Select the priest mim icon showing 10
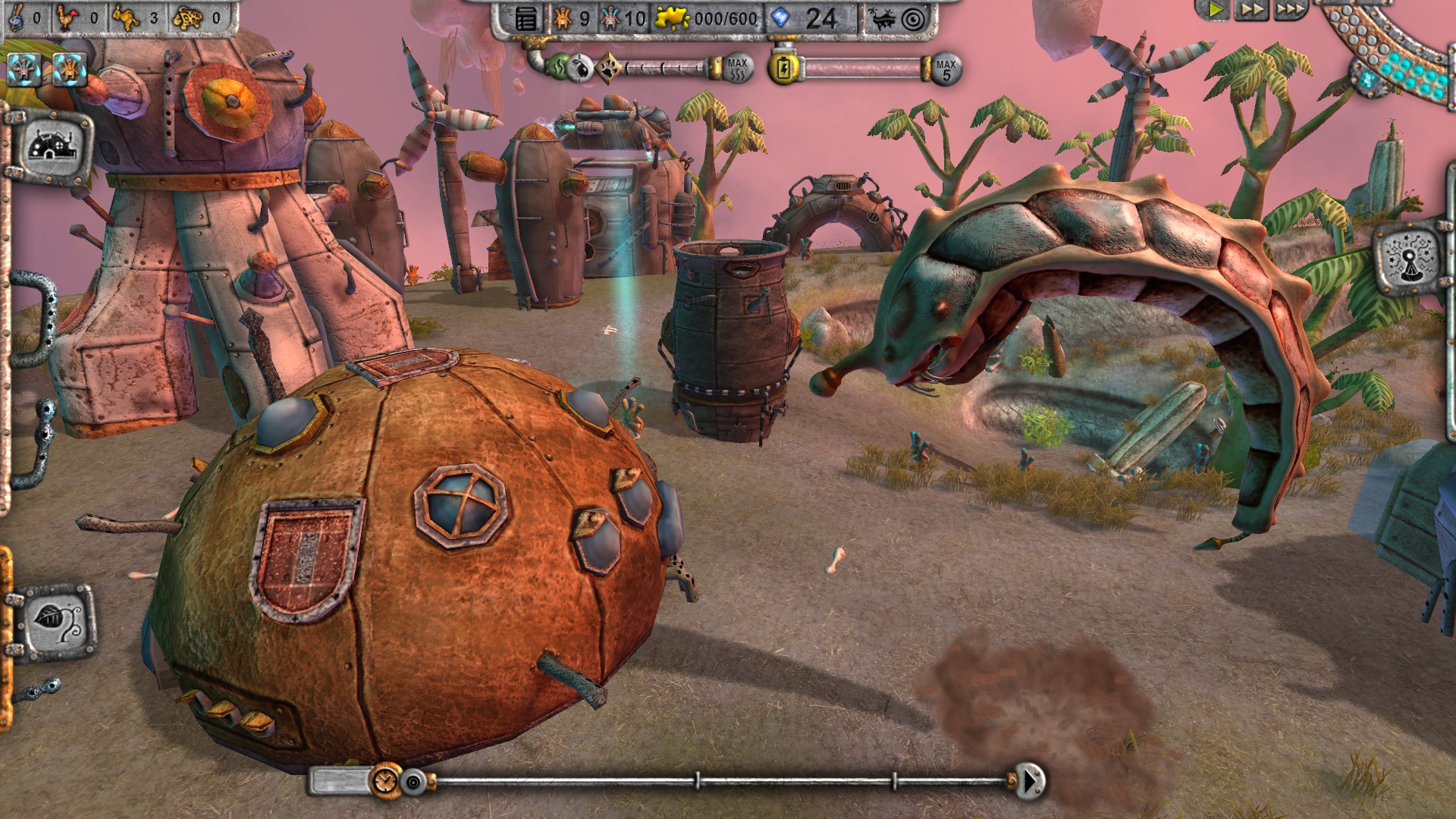 click(x=613, y=17)
